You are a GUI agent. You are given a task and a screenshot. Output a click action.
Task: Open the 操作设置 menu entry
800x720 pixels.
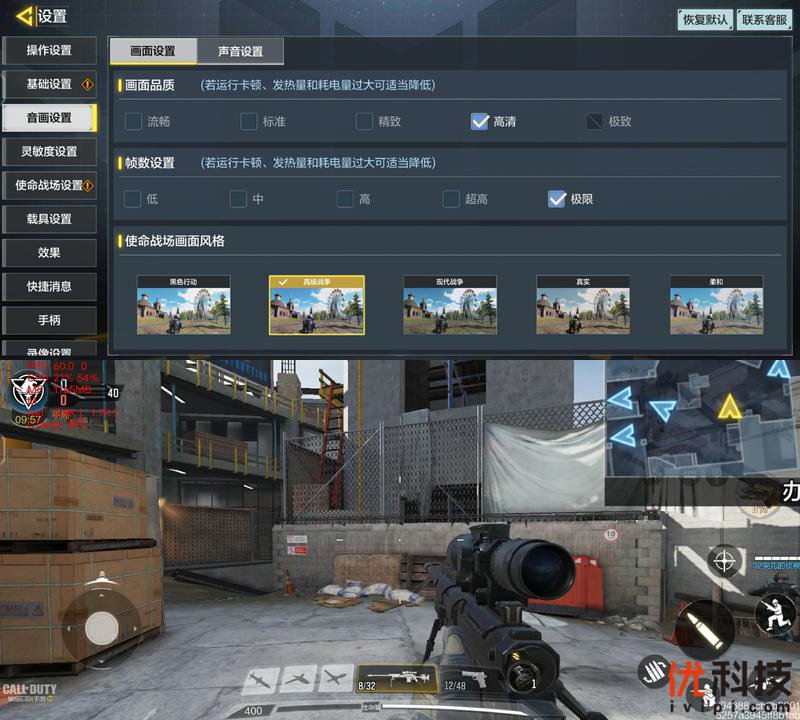click(49, 50)
